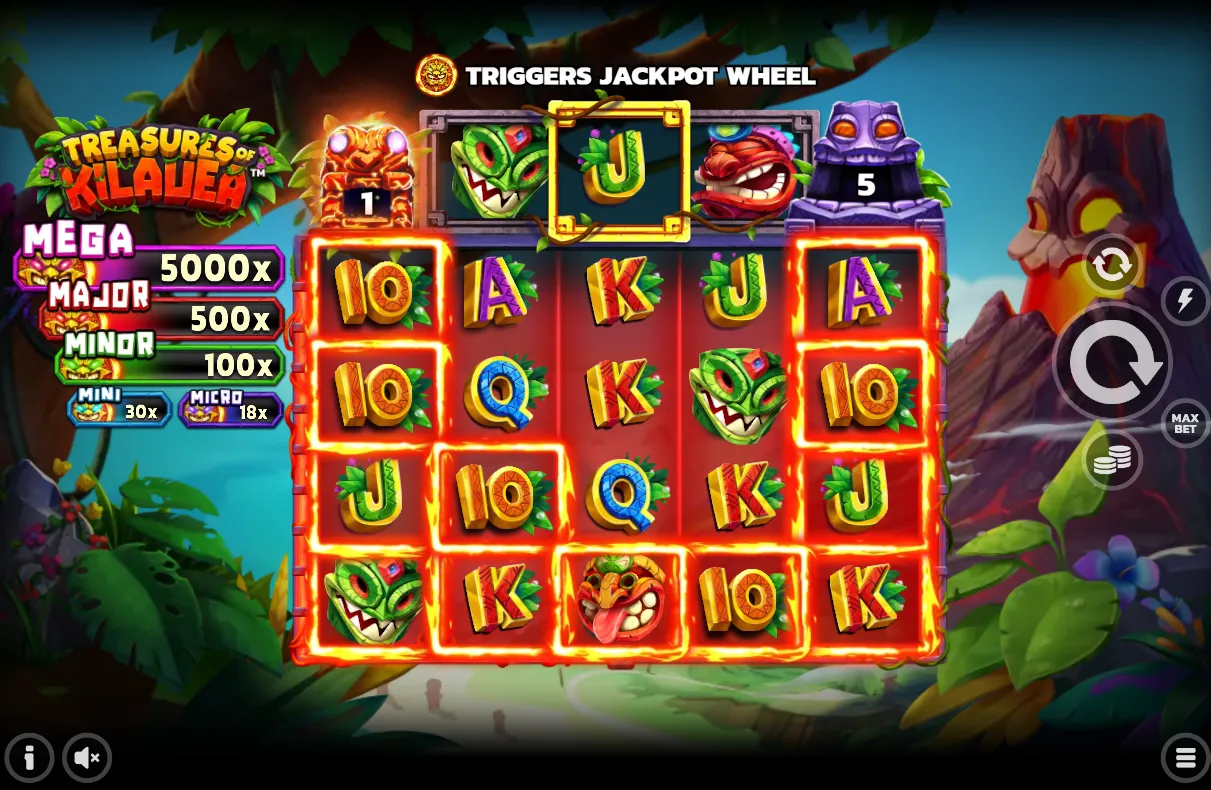Show the game info paytable
1211x790 pixels.
(29, 758)
